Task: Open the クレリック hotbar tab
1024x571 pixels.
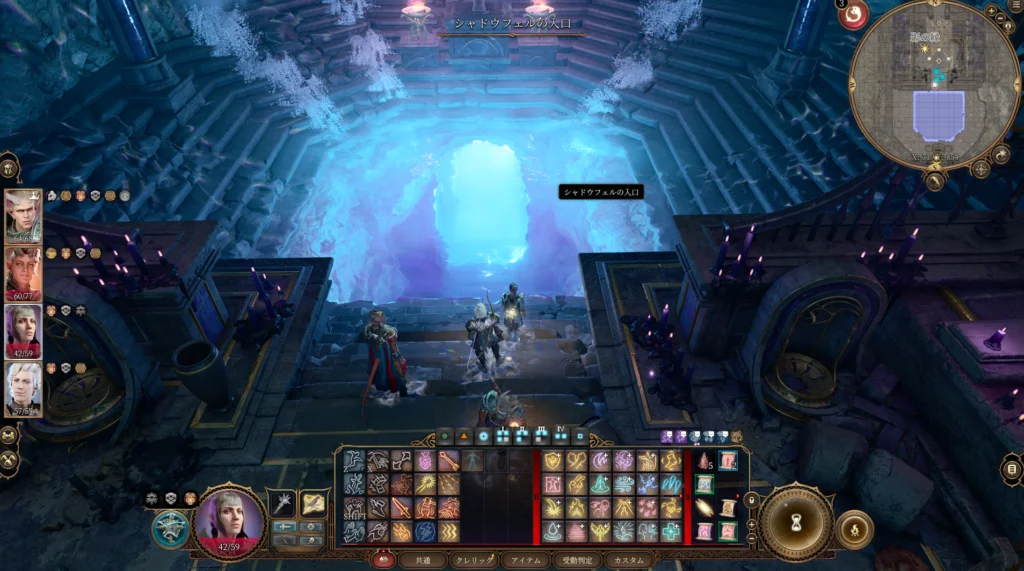Action: (472, 561)
